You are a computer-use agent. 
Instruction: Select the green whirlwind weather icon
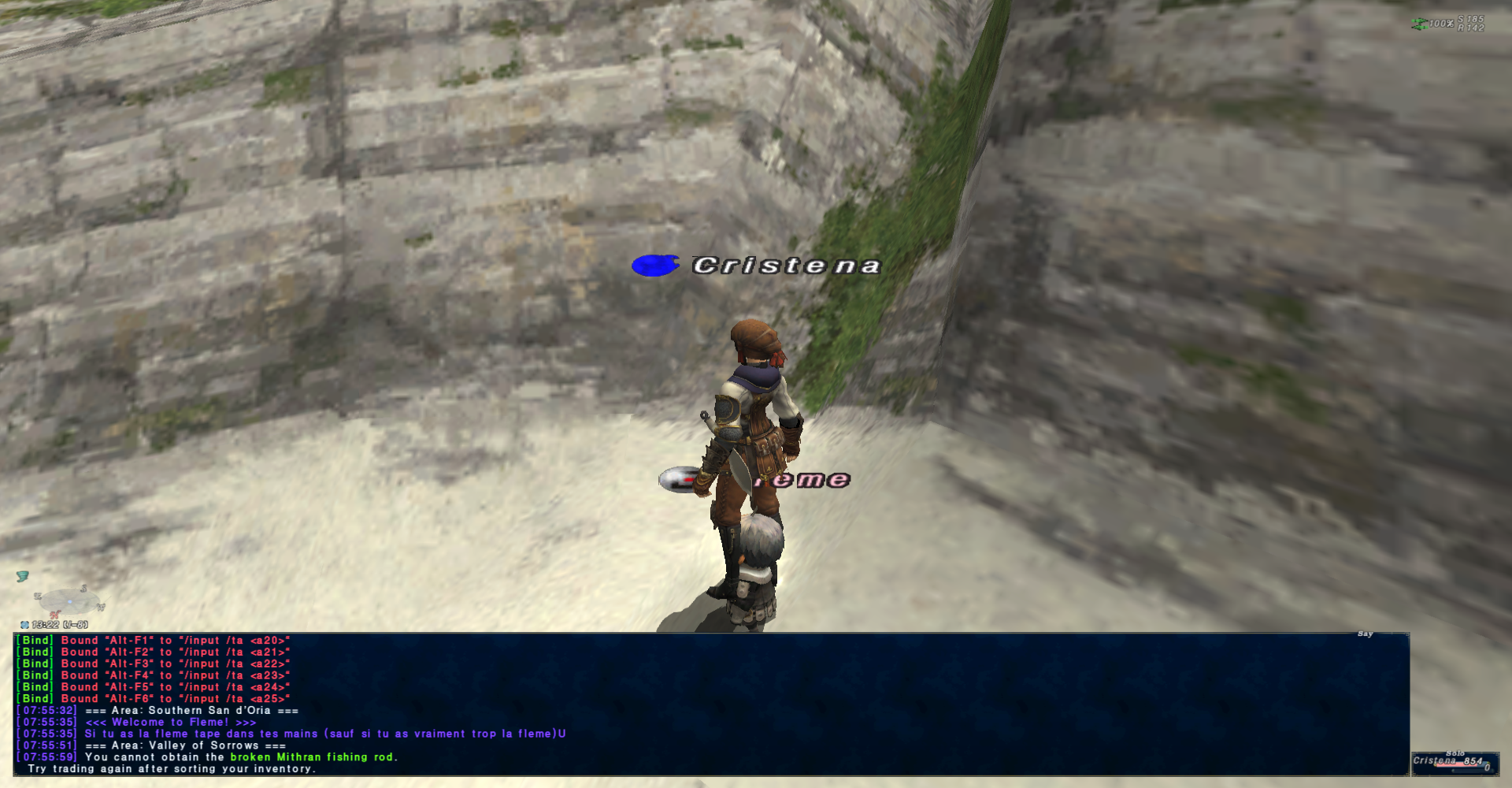click(x=22, y=577)
